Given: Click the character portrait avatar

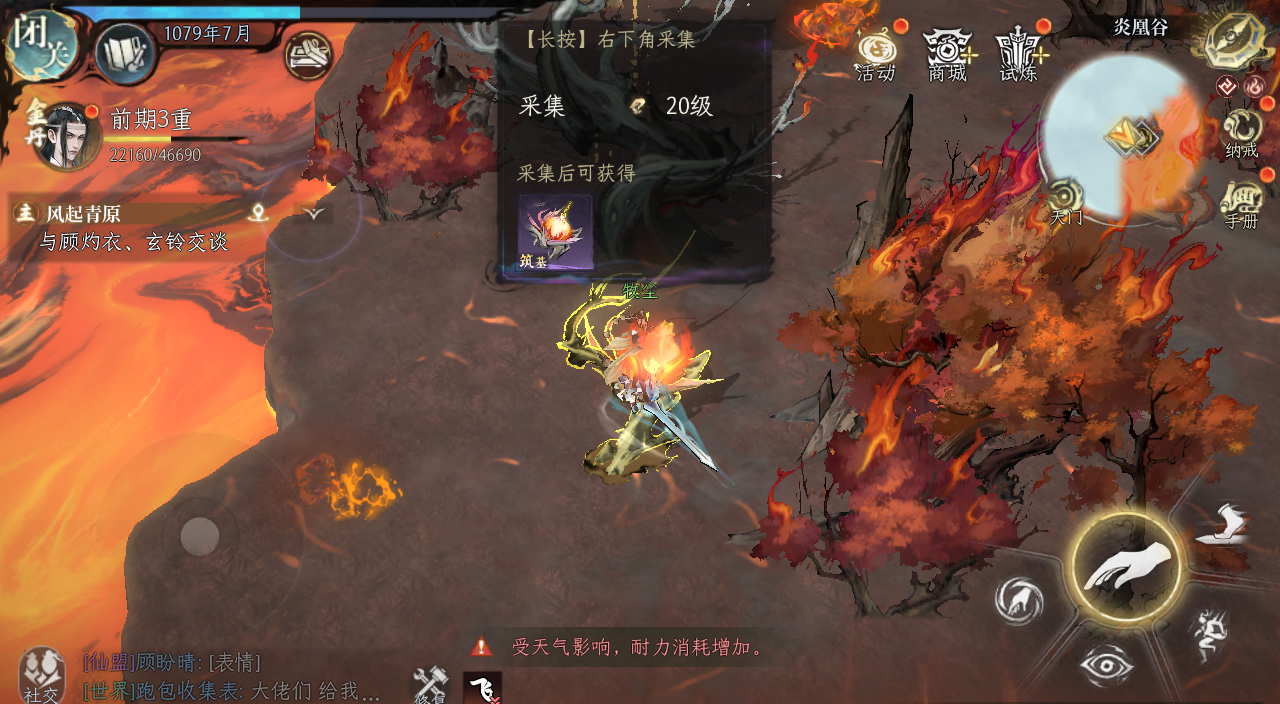Looking at the screenshot, I should [66, 136].
